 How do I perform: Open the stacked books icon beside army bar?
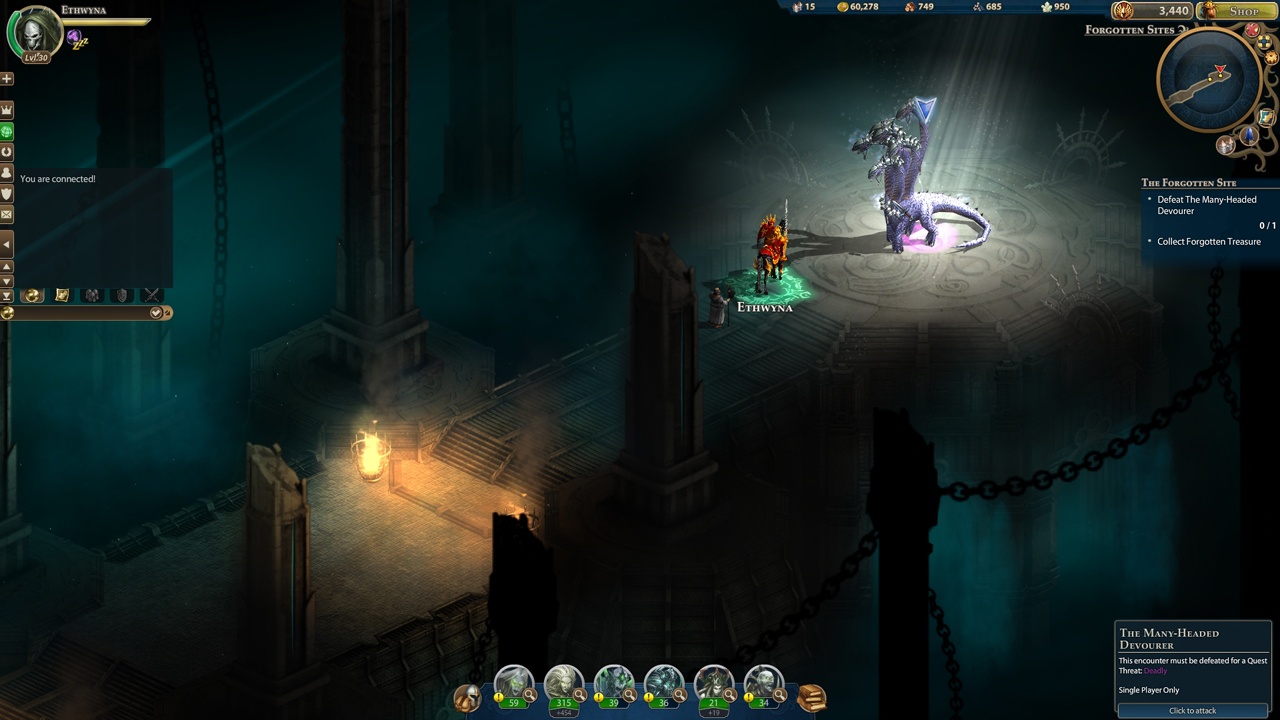pos(811,697)
